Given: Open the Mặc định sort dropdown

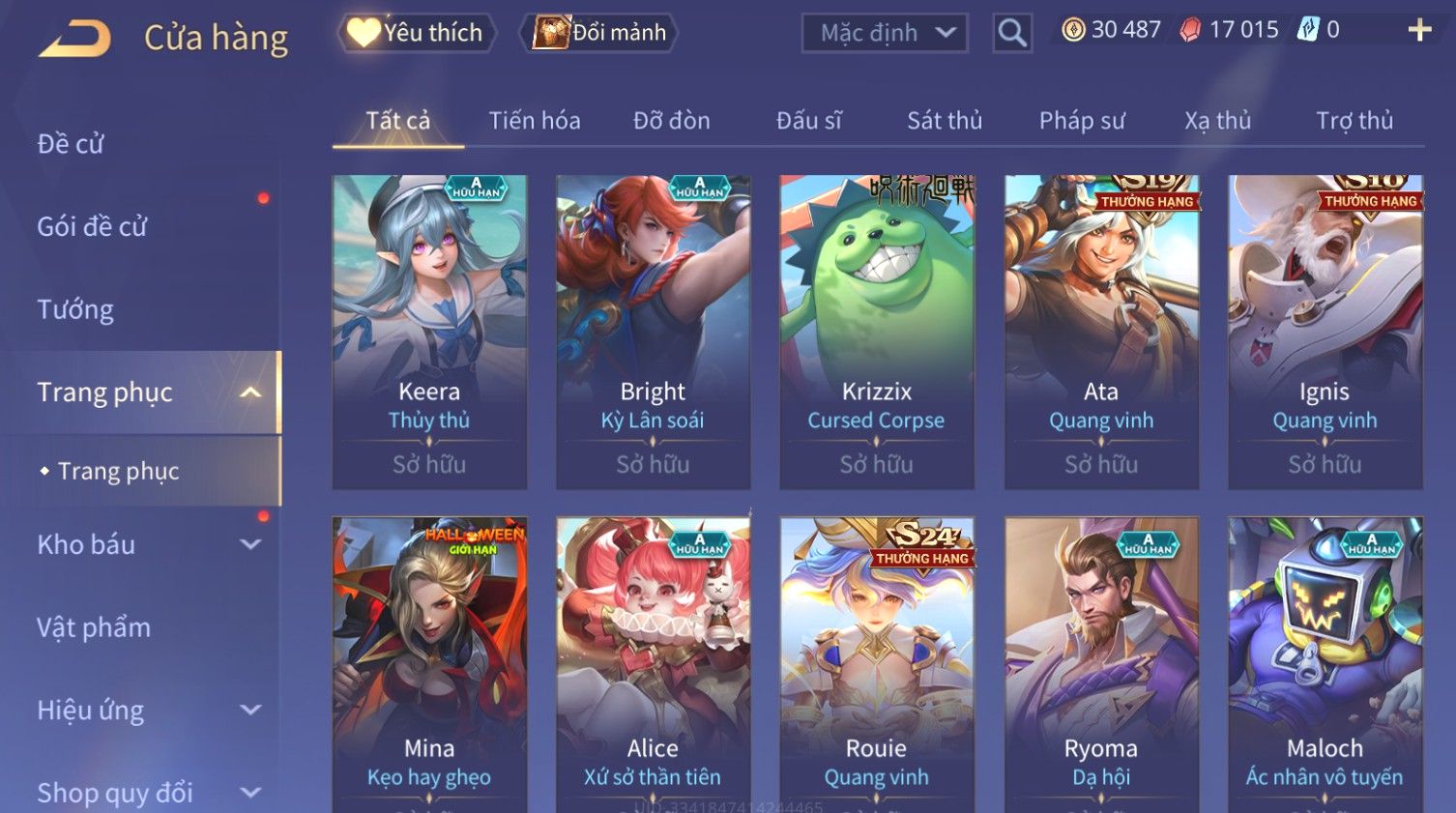Looking at the screenshot, I should tap(885, 33).
